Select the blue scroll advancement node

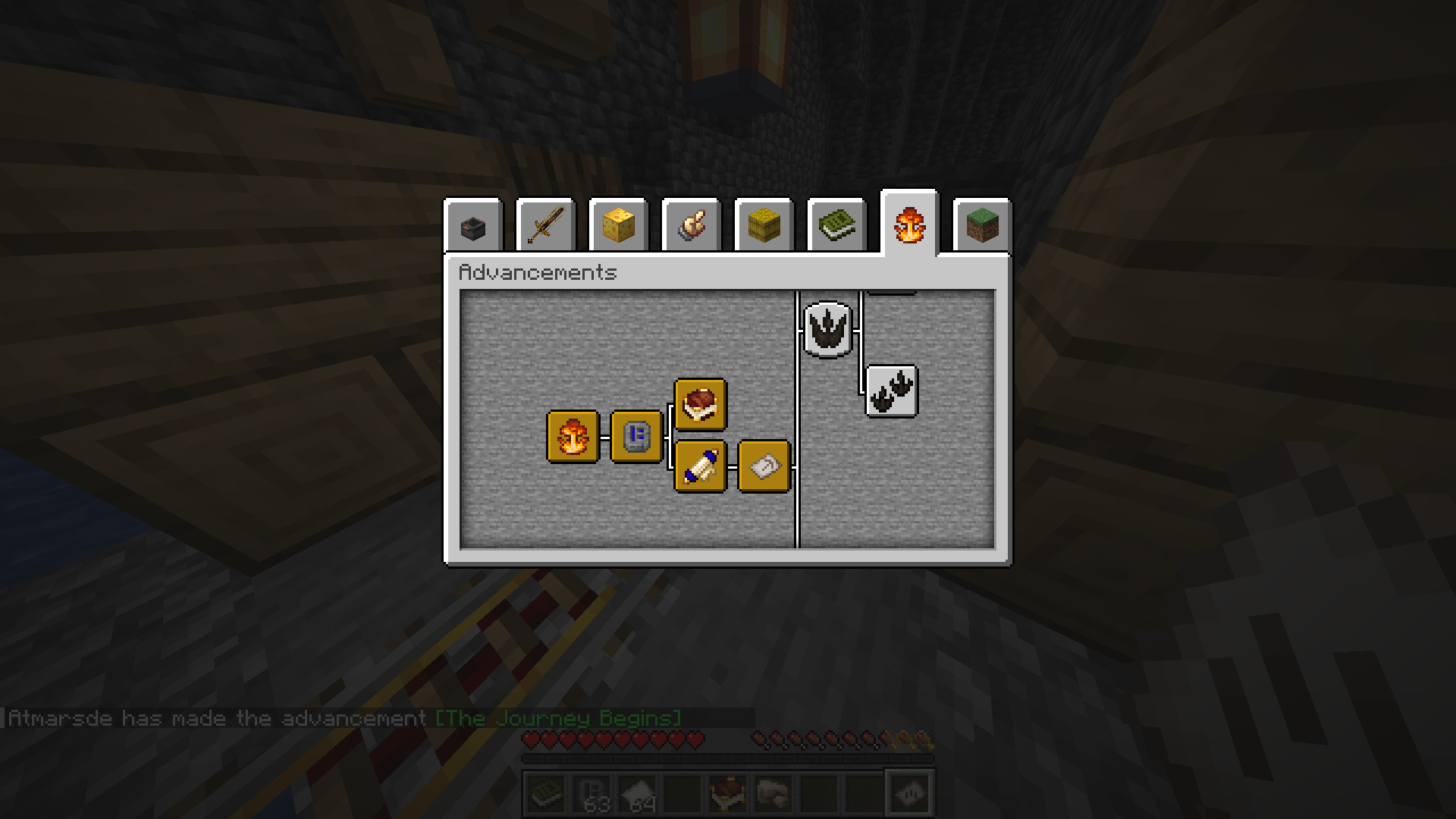(x=700, y=467)
